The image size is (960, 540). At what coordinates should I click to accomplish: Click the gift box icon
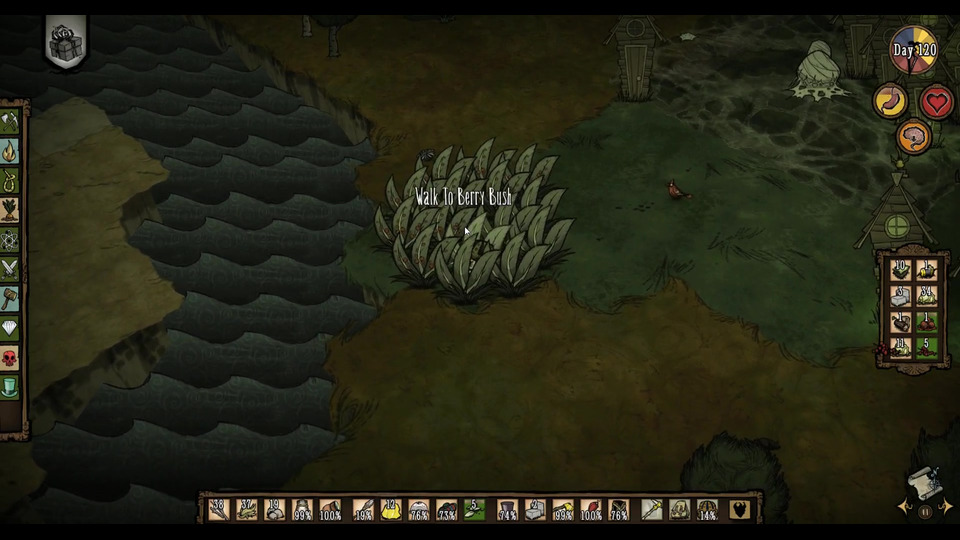(x=66, y=43)
